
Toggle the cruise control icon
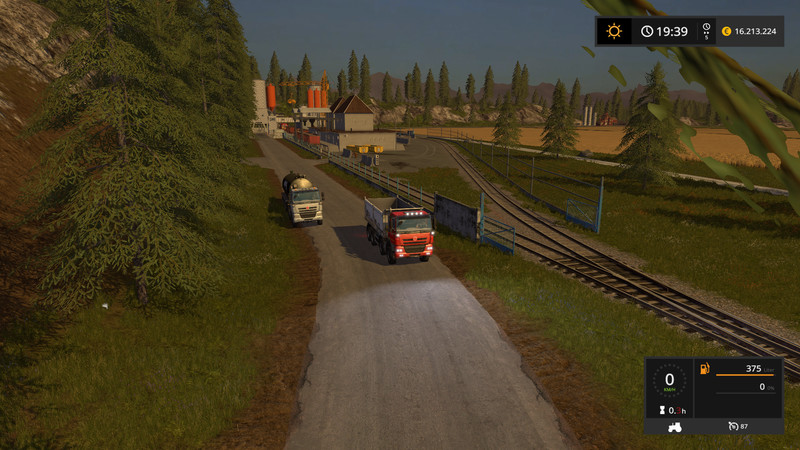[x=733, y=426]
